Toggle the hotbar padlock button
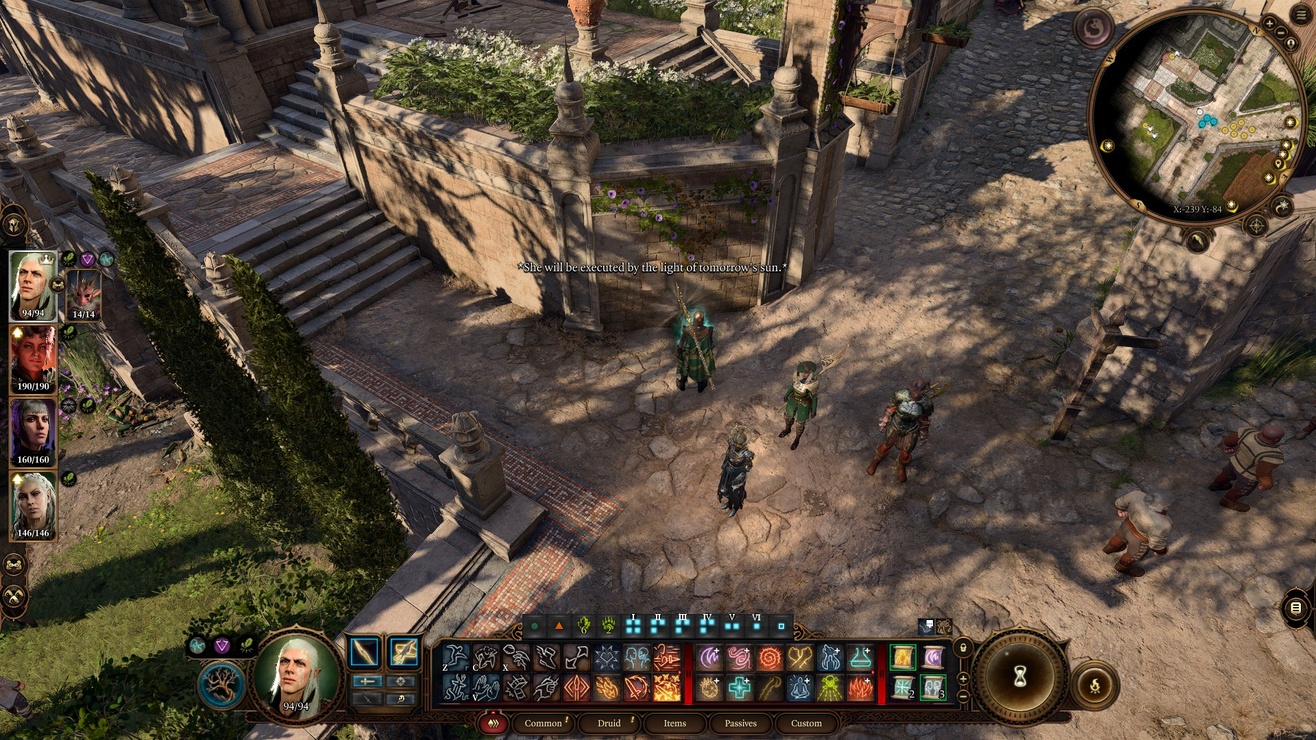Screen dimensions: 1316x740 pyautogui.click(x=962, y=648)
